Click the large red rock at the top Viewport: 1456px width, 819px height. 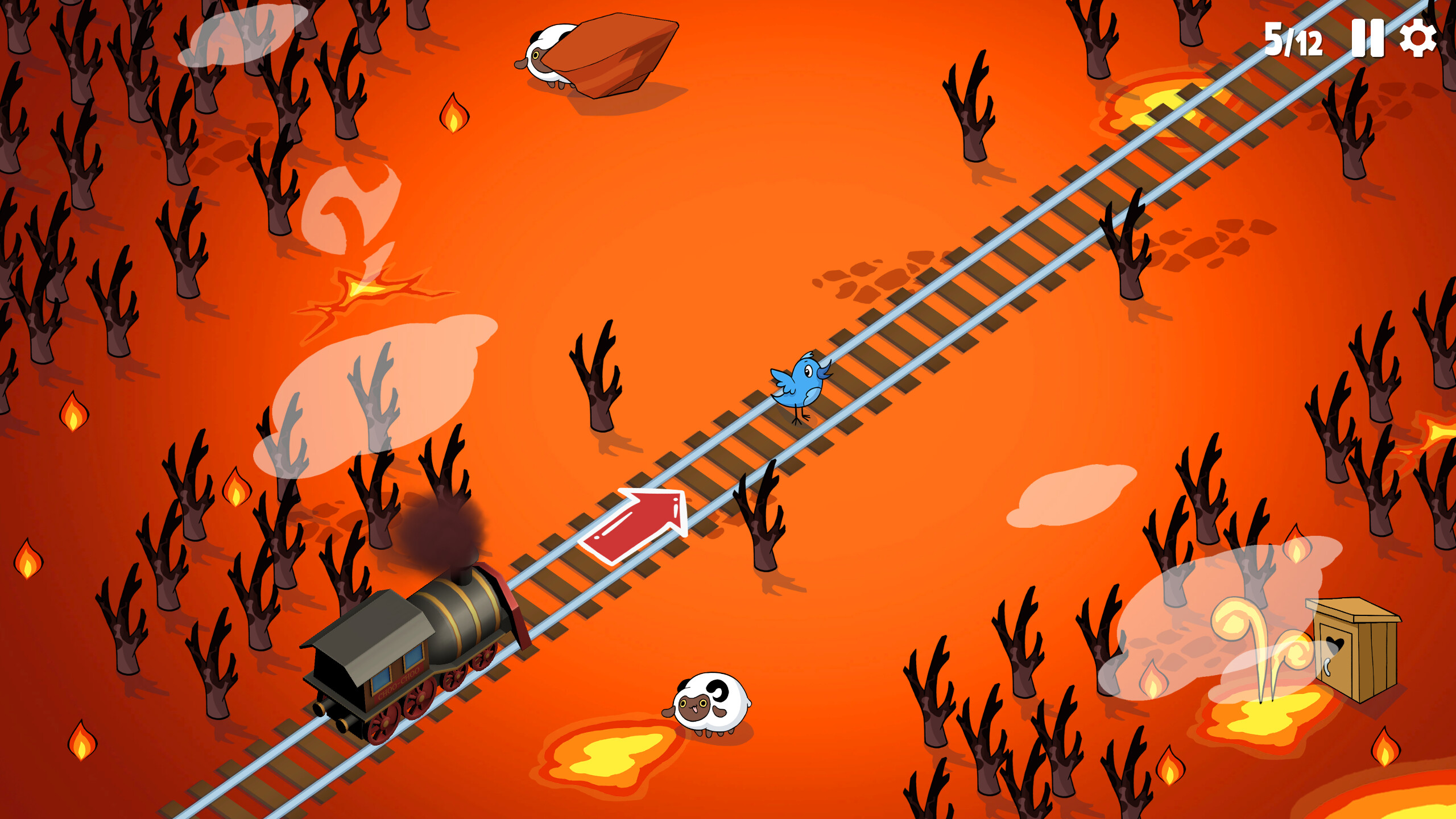tap(620, 51)
